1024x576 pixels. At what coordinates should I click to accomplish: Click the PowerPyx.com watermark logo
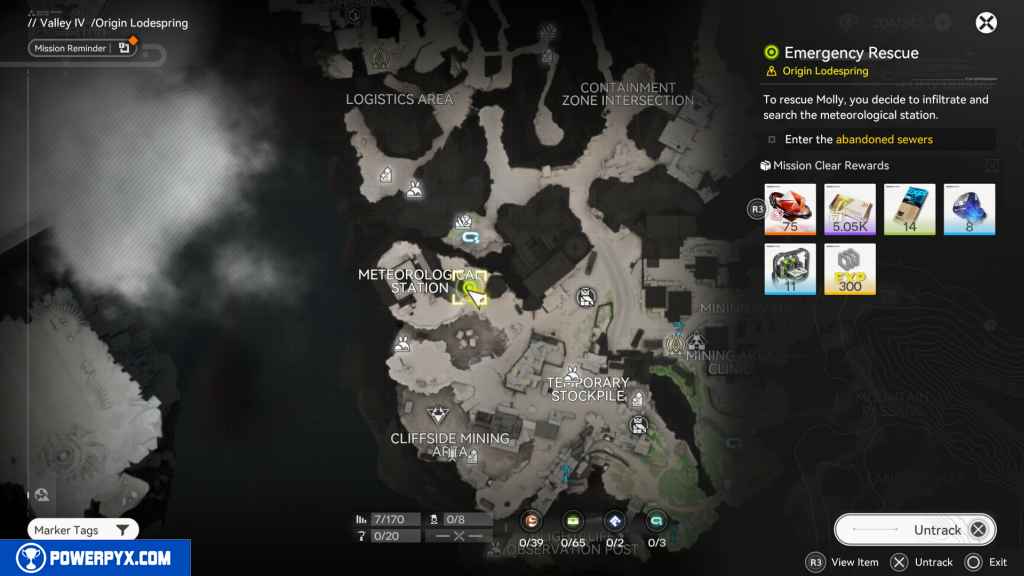(95, 558)
